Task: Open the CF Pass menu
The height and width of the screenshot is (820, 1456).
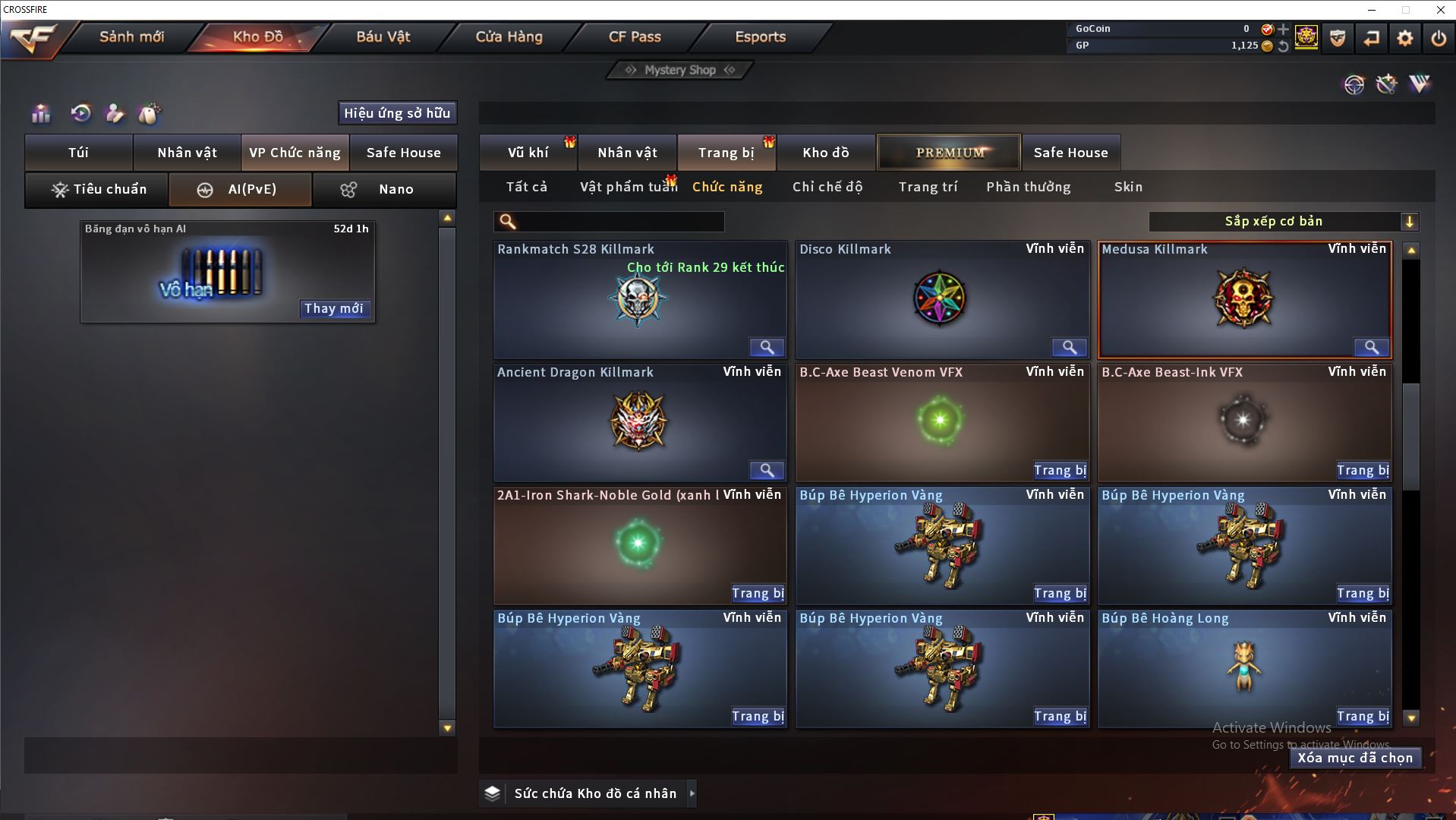Action: [x=635, y=37]
